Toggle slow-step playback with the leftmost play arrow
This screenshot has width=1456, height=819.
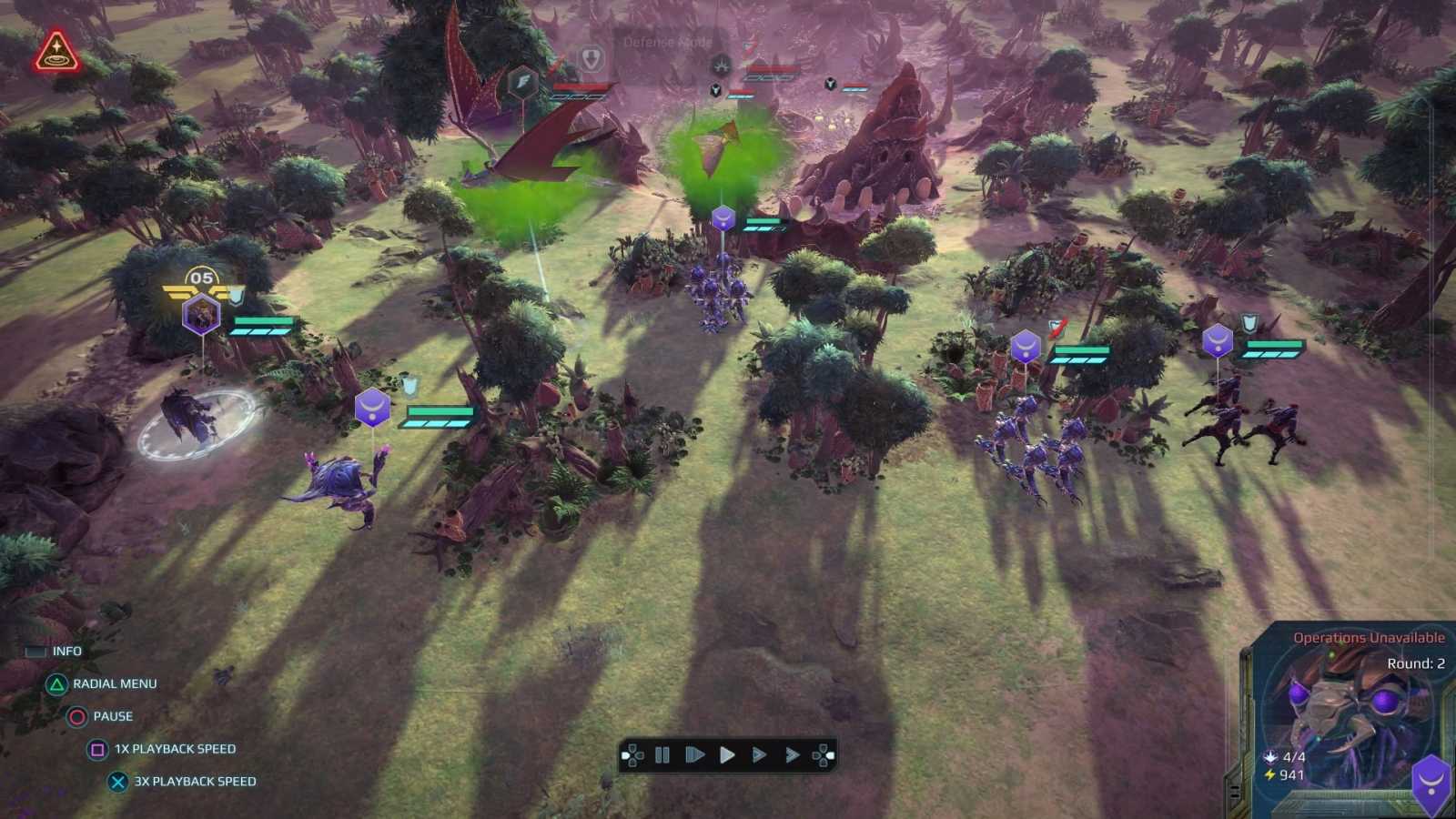pos(694,753)
